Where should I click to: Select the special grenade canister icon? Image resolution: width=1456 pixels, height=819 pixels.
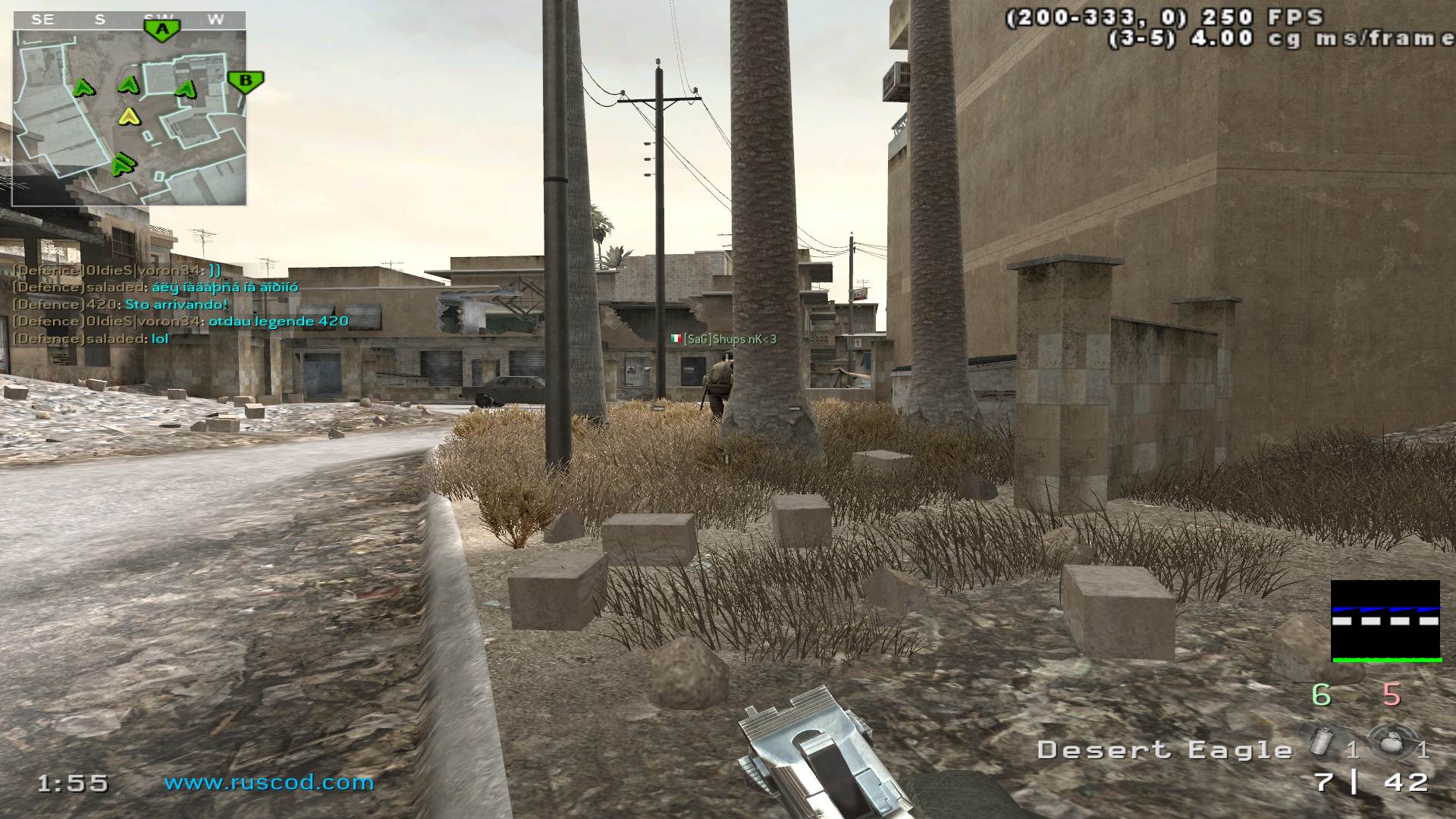1319,739
